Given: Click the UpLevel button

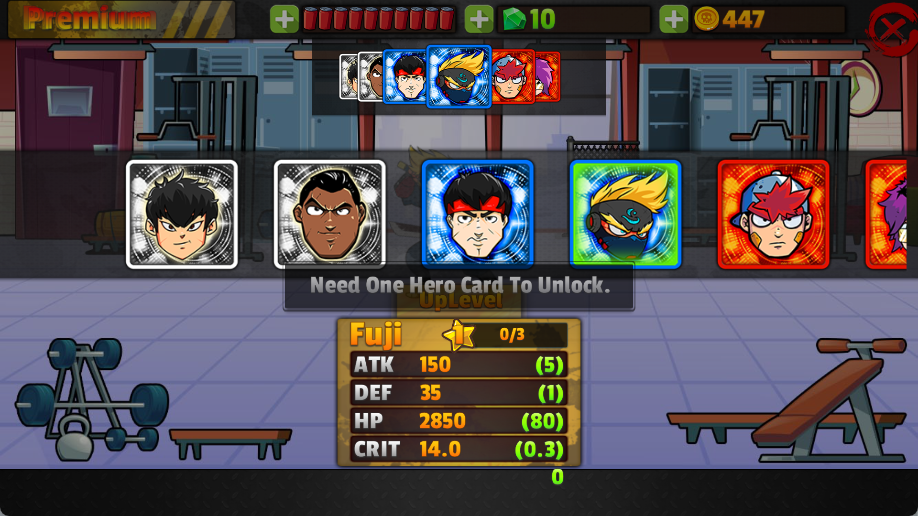Looking at the screenshot, I should (459, 300).
